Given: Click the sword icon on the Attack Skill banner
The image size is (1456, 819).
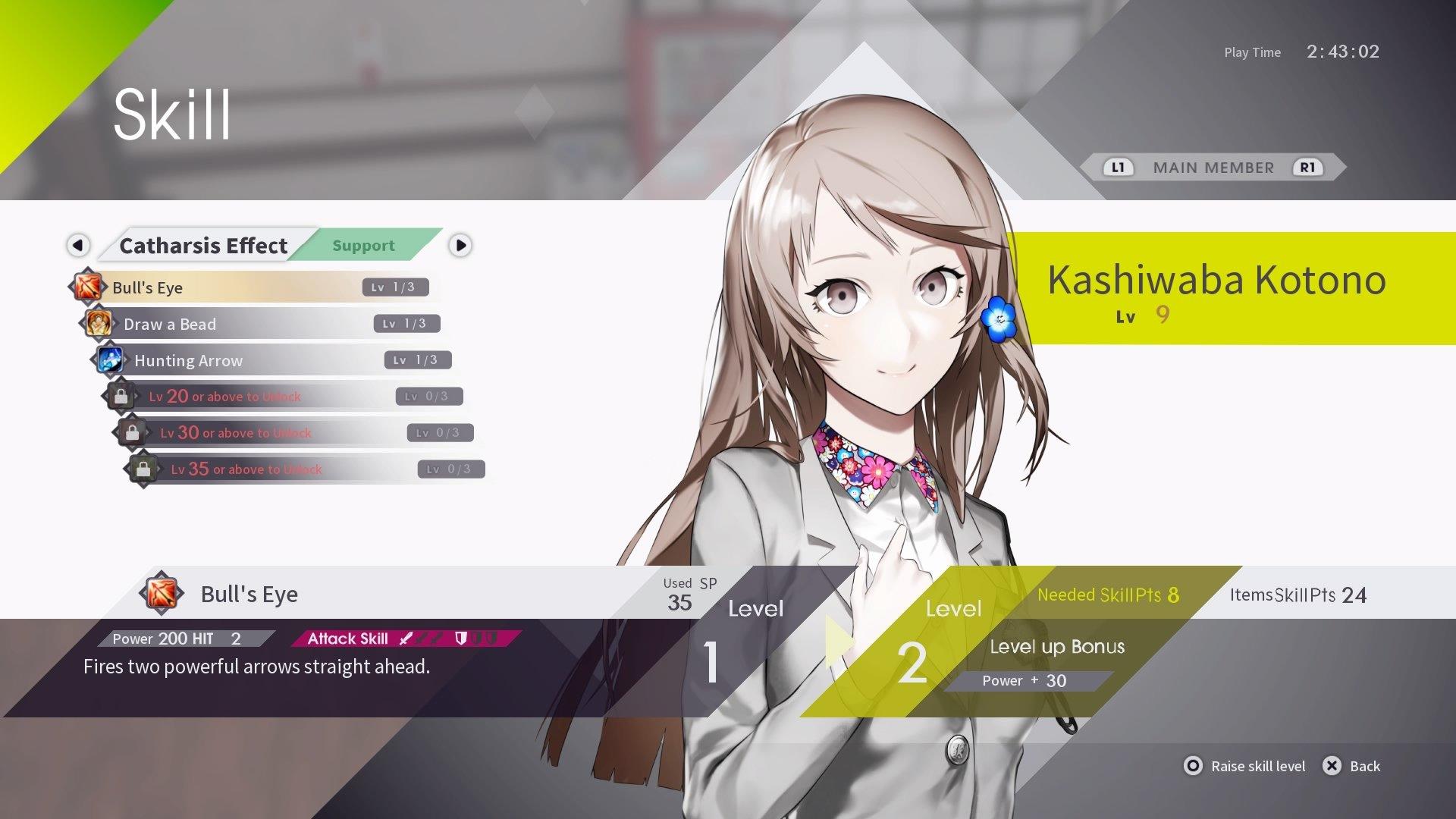Looking at the screenshot, I should pyautogui.click(x=406, y=639).
